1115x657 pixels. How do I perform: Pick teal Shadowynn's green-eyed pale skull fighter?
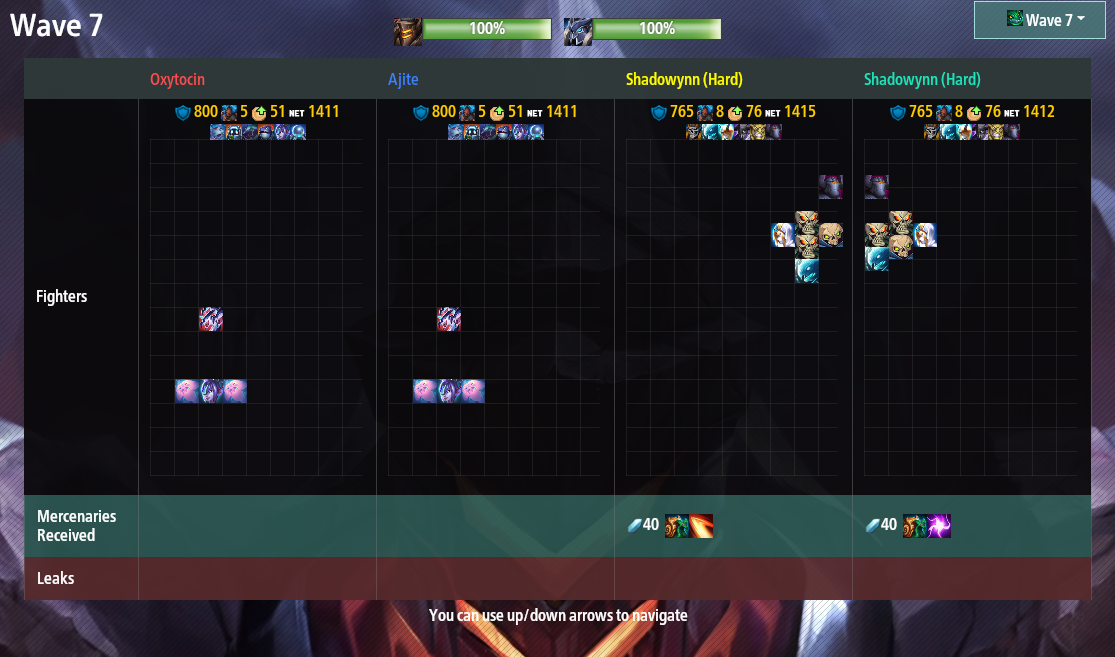coord(901,247)
